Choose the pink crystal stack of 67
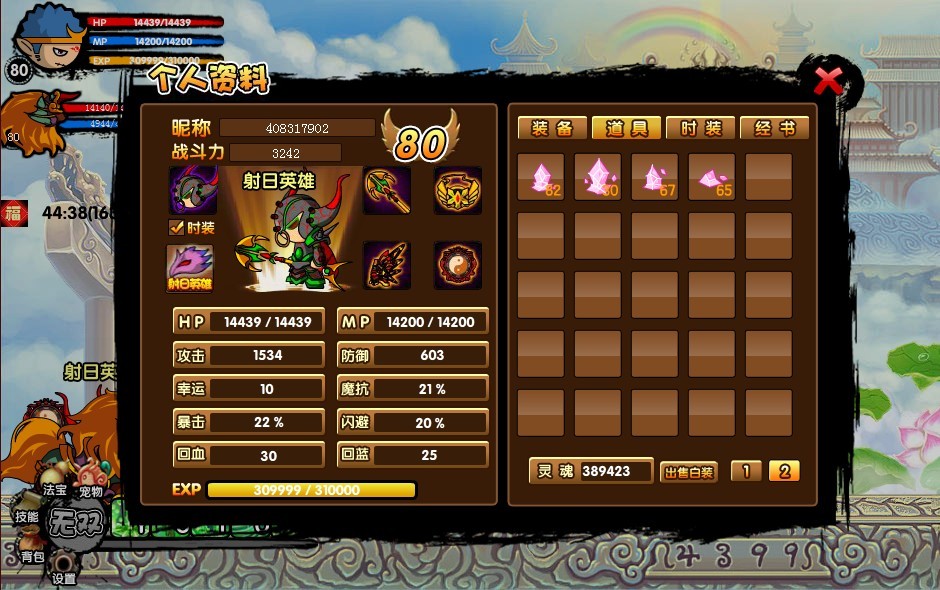 654,177
